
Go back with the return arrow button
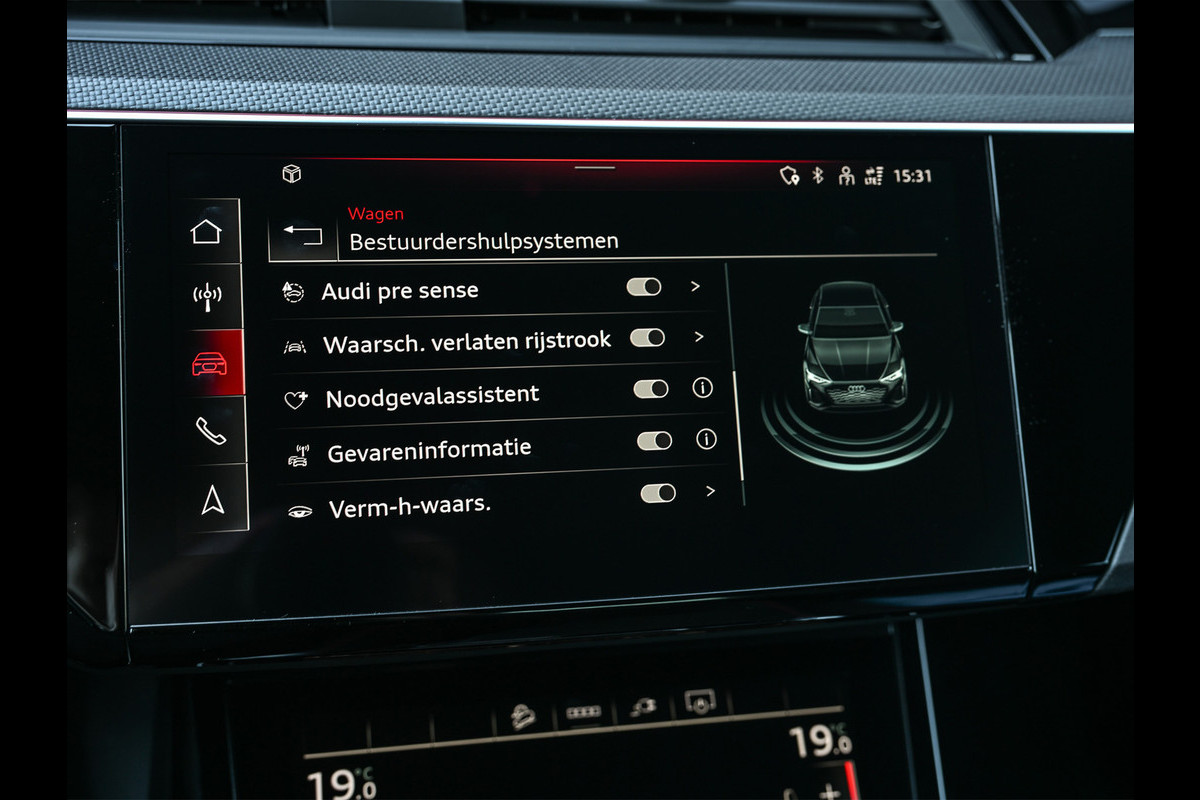pyautogui.click(x=302, y=236)
